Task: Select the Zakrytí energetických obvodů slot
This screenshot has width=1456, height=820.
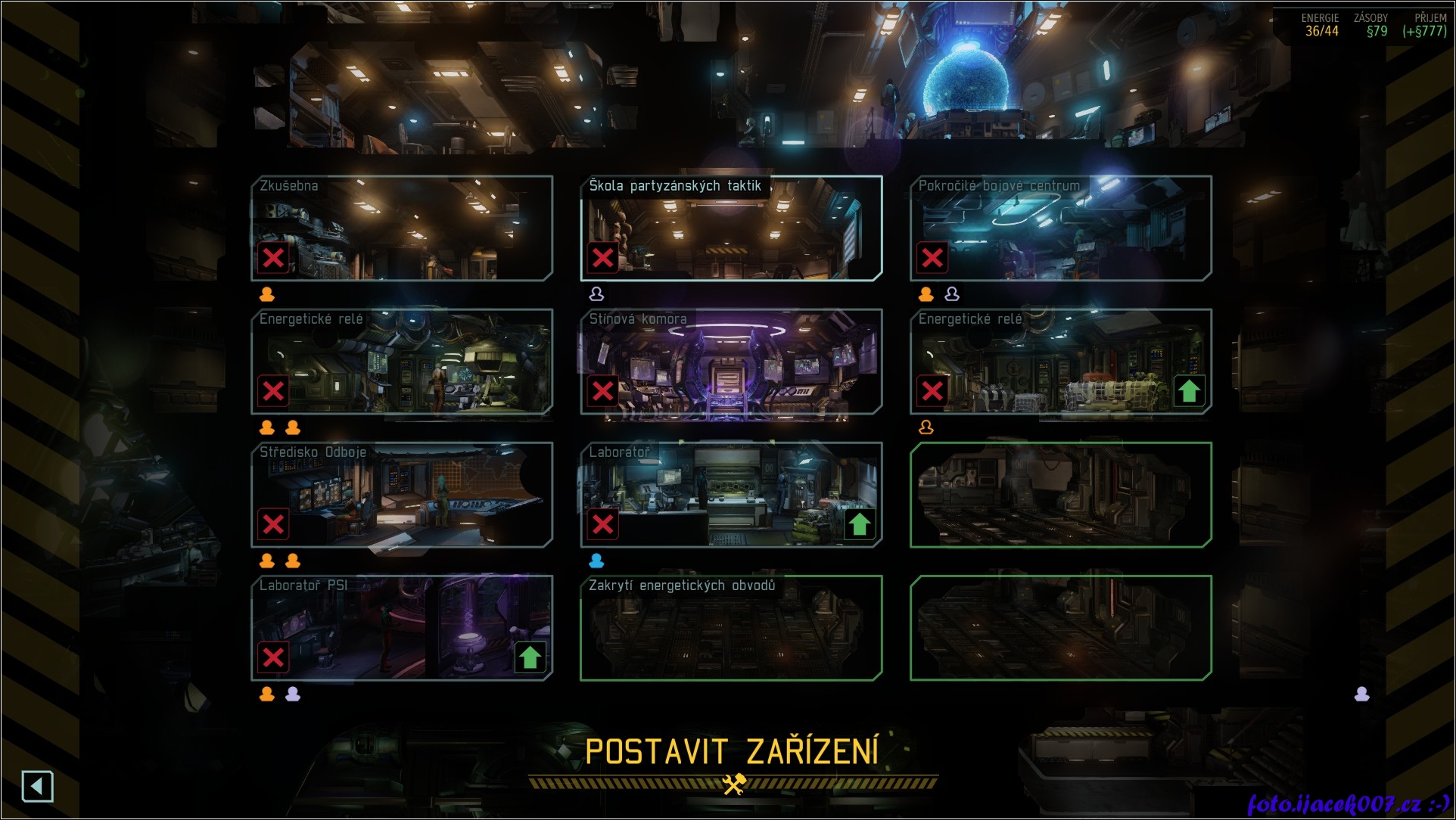Action: [x=731, y=628]
